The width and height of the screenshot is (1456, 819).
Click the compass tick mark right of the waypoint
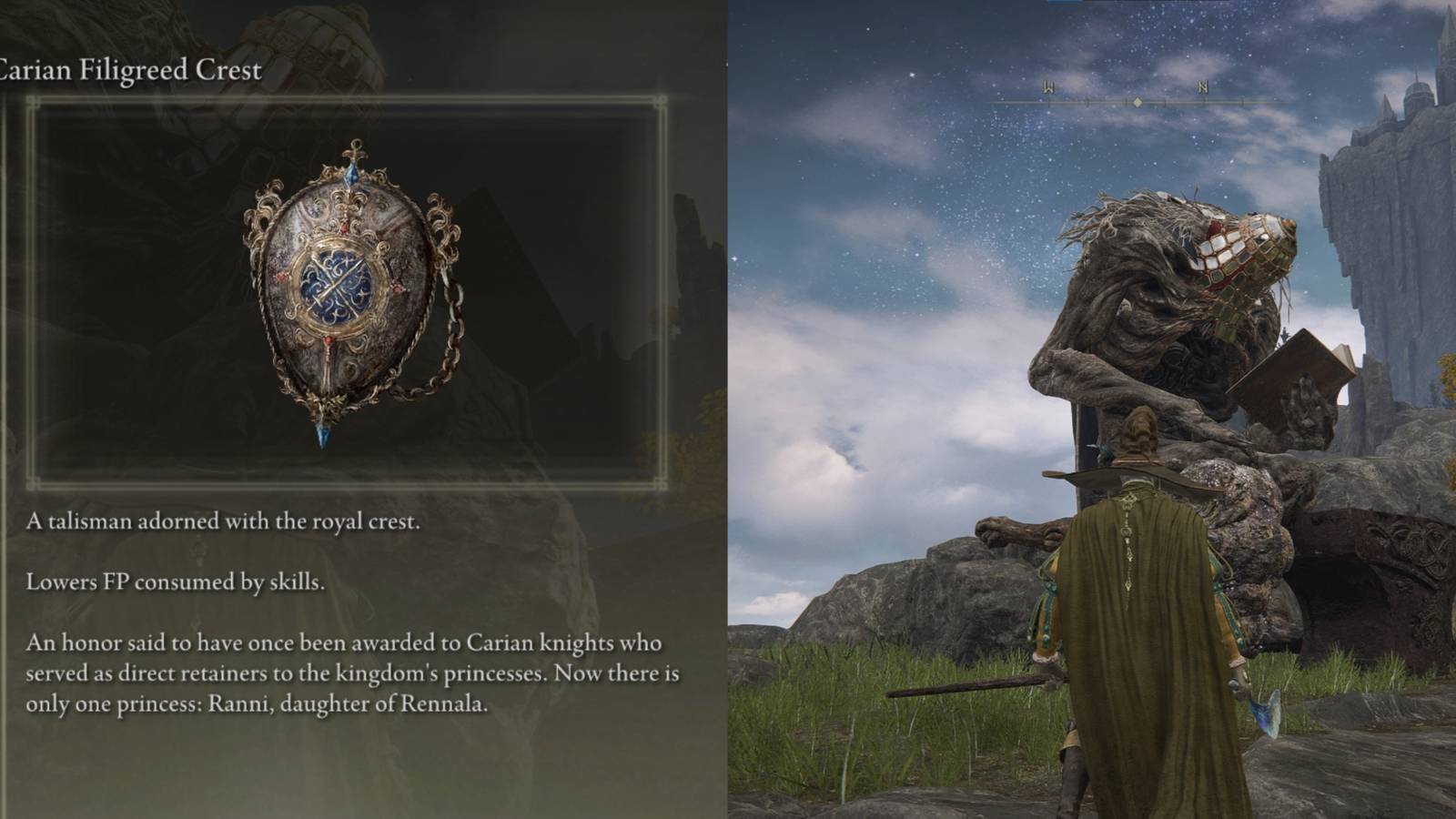coord(1166,102)
